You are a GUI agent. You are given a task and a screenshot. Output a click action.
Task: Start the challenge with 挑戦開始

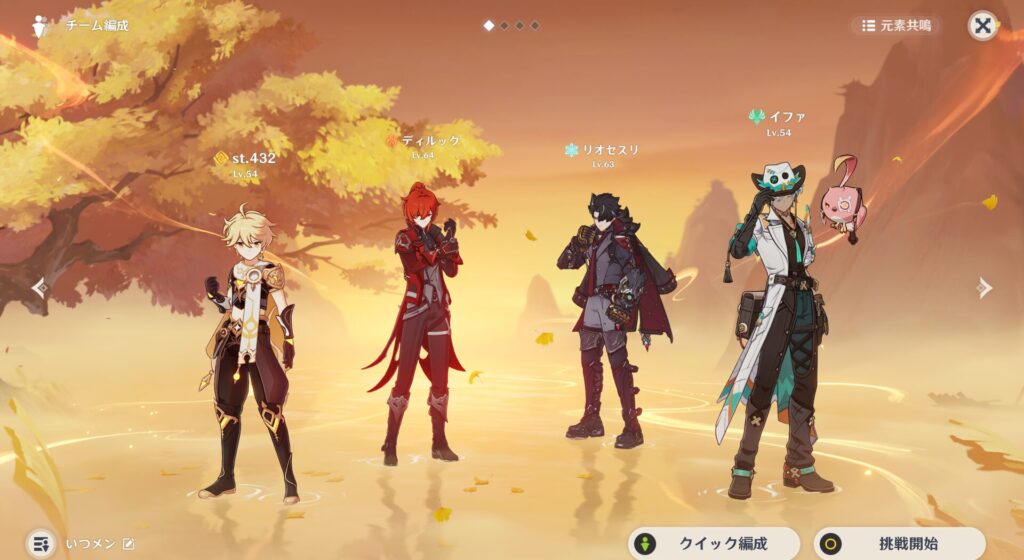coord(899,544)
